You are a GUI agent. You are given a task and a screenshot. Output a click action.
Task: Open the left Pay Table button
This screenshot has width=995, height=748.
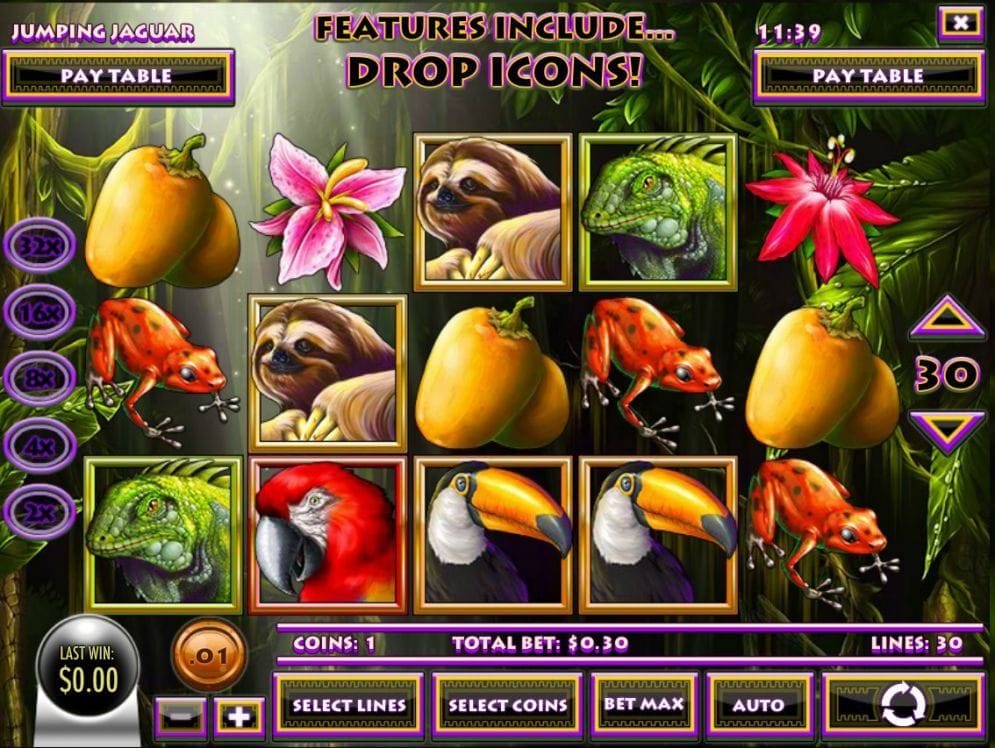pyautogui.click(x=118, y=76)
